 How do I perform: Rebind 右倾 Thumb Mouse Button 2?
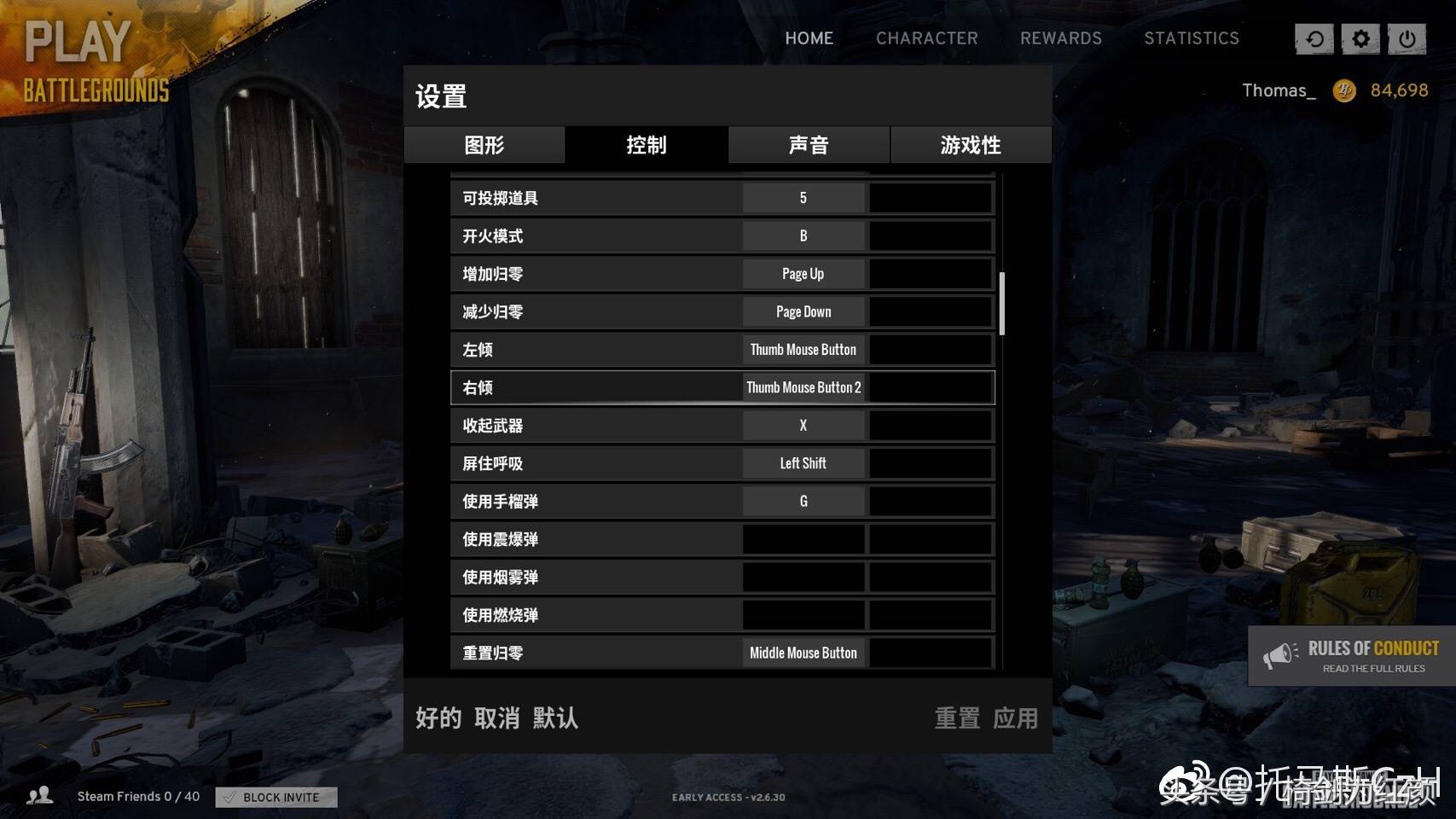803,387
